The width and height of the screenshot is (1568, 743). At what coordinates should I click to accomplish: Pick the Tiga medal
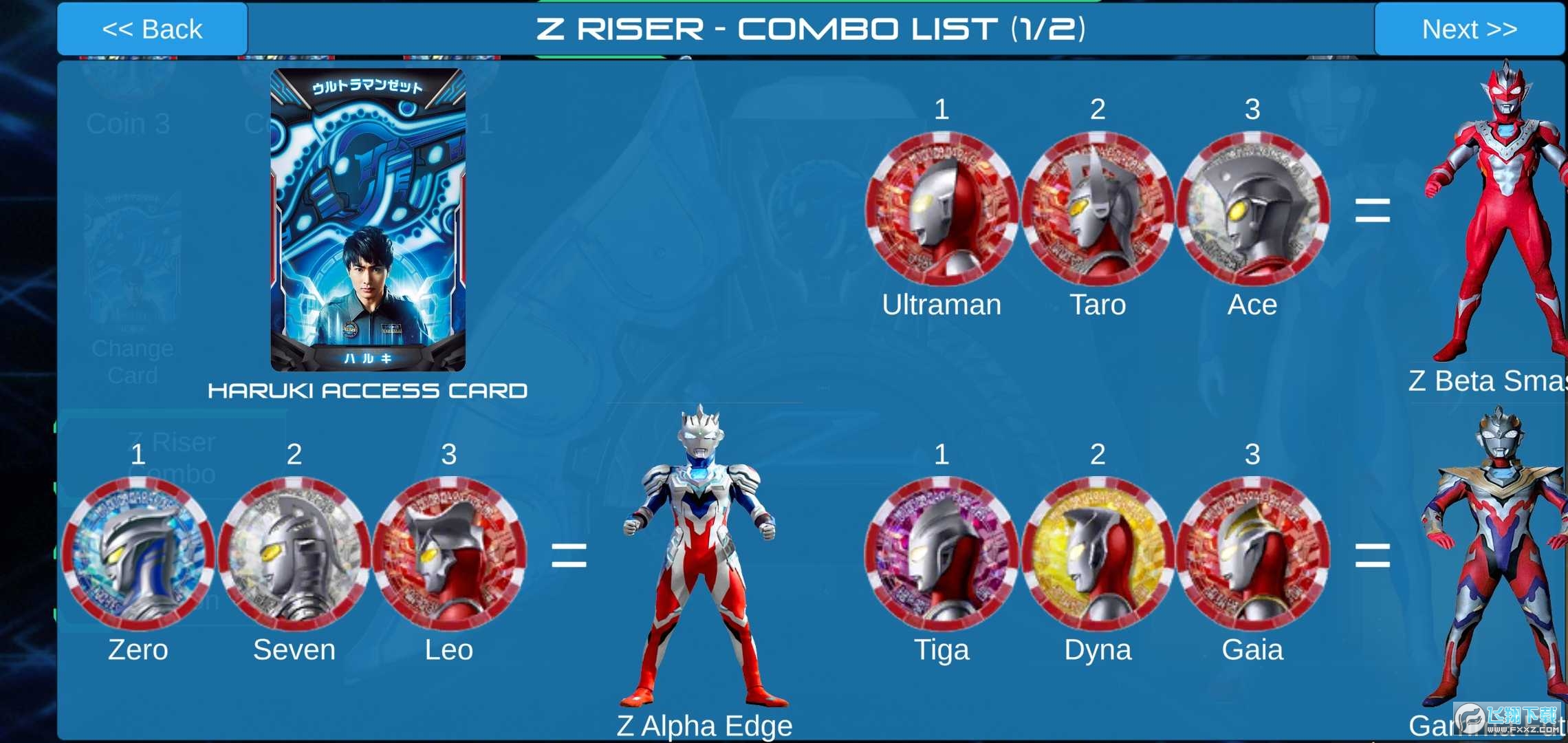tap(941, 554)
